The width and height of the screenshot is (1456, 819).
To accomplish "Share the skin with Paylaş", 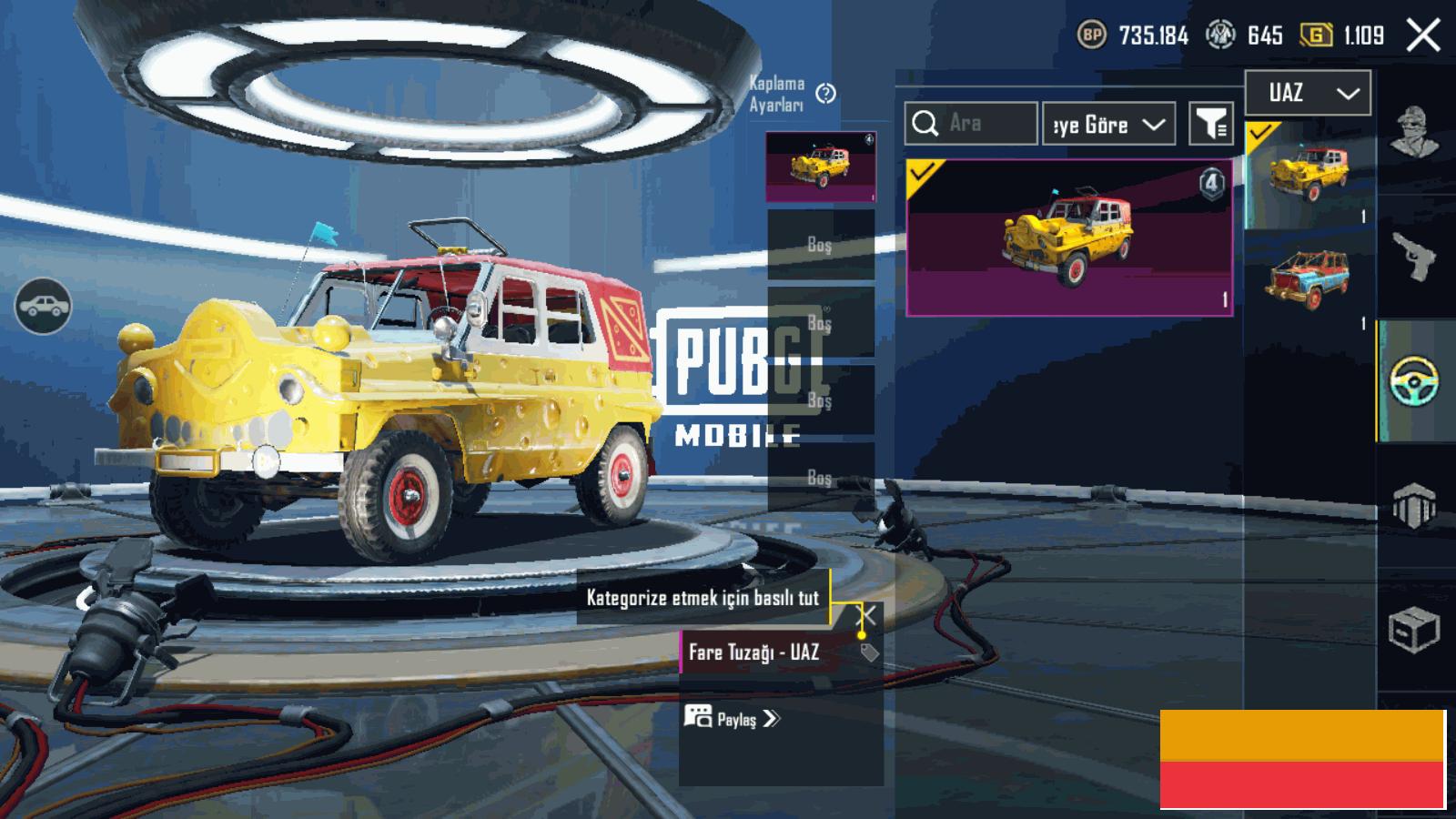I will 733,719.
